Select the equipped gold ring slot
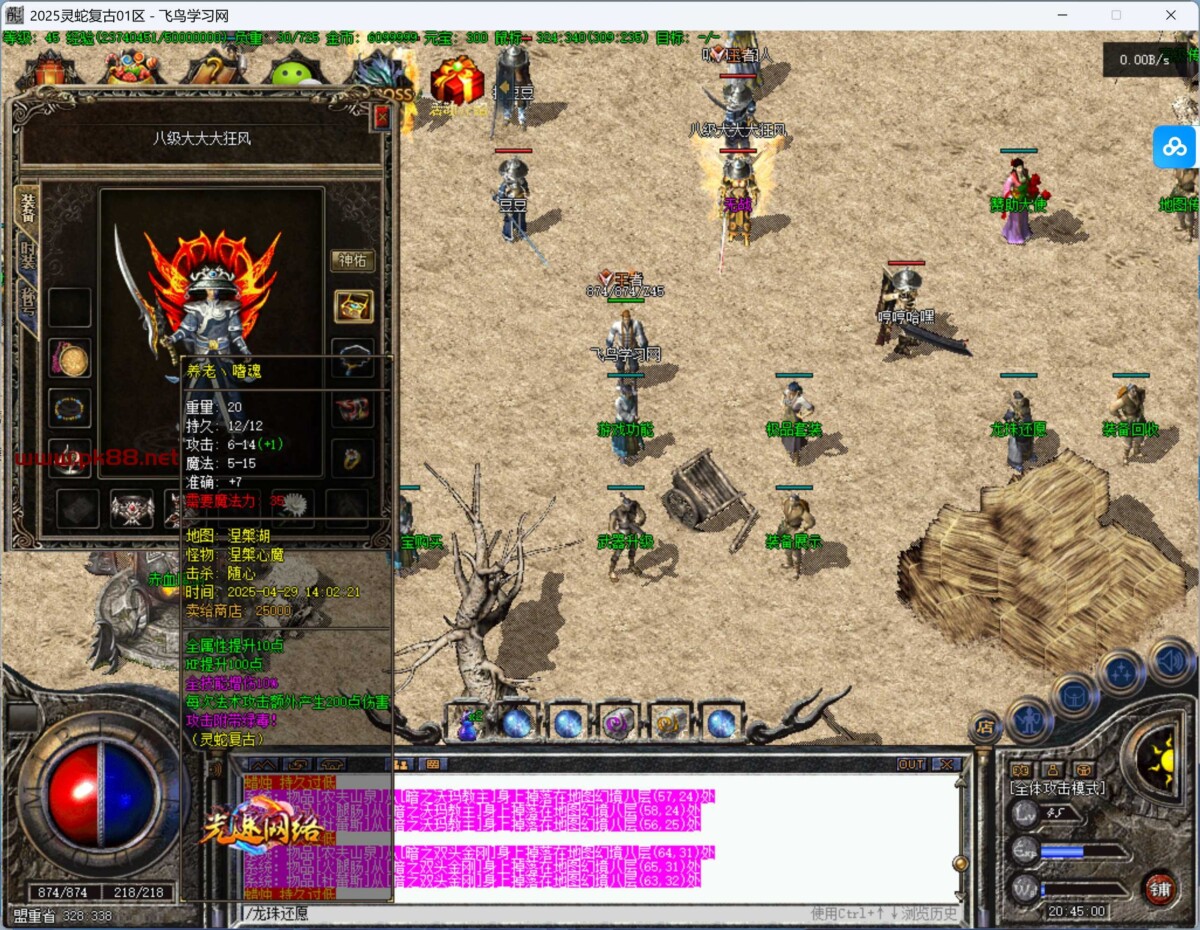The width and height of the screenshot is (1200, 930). tap(353, 458)
